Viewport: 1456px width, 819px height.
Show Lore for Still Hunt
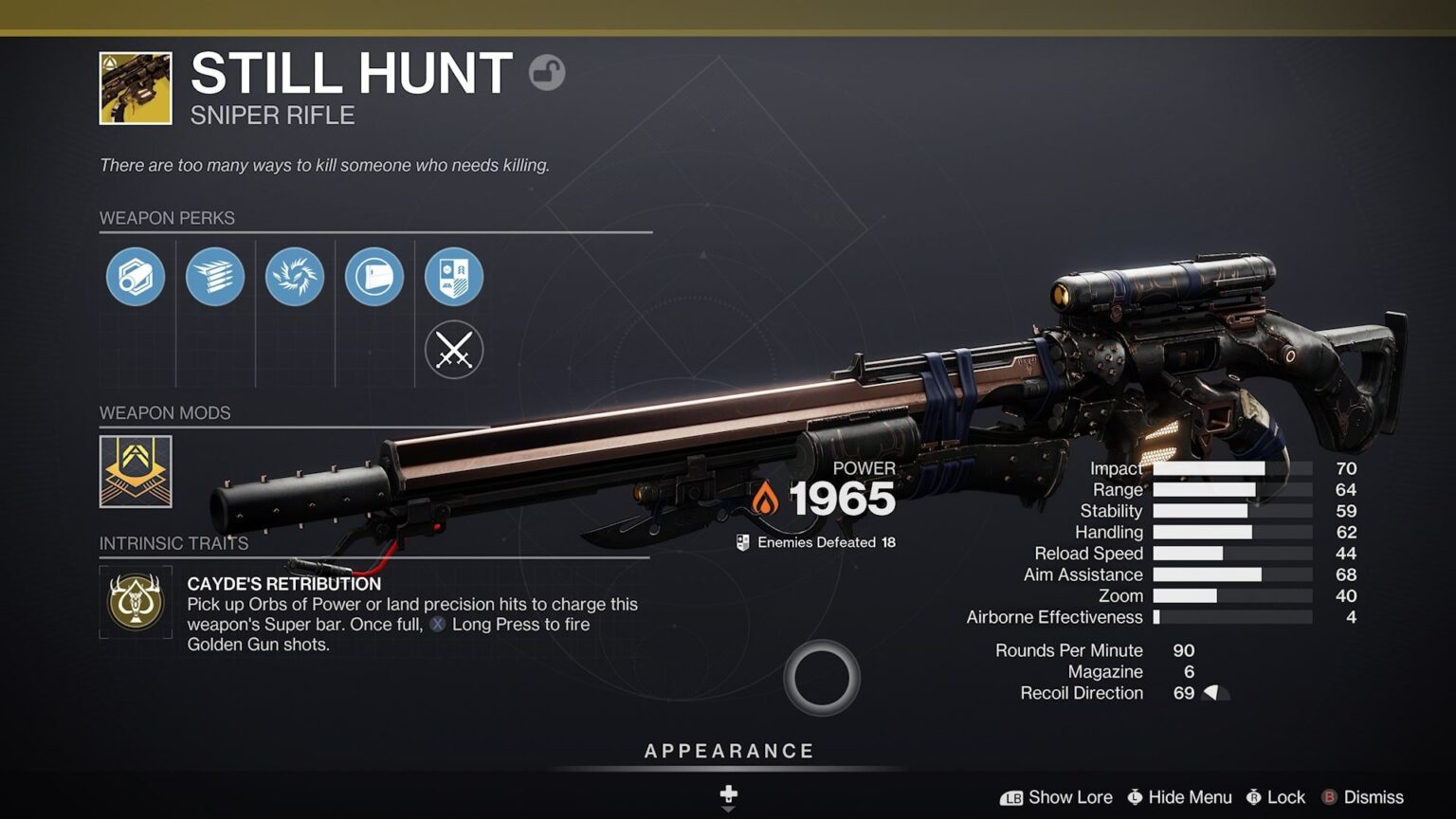click(x=1060, y=797)
